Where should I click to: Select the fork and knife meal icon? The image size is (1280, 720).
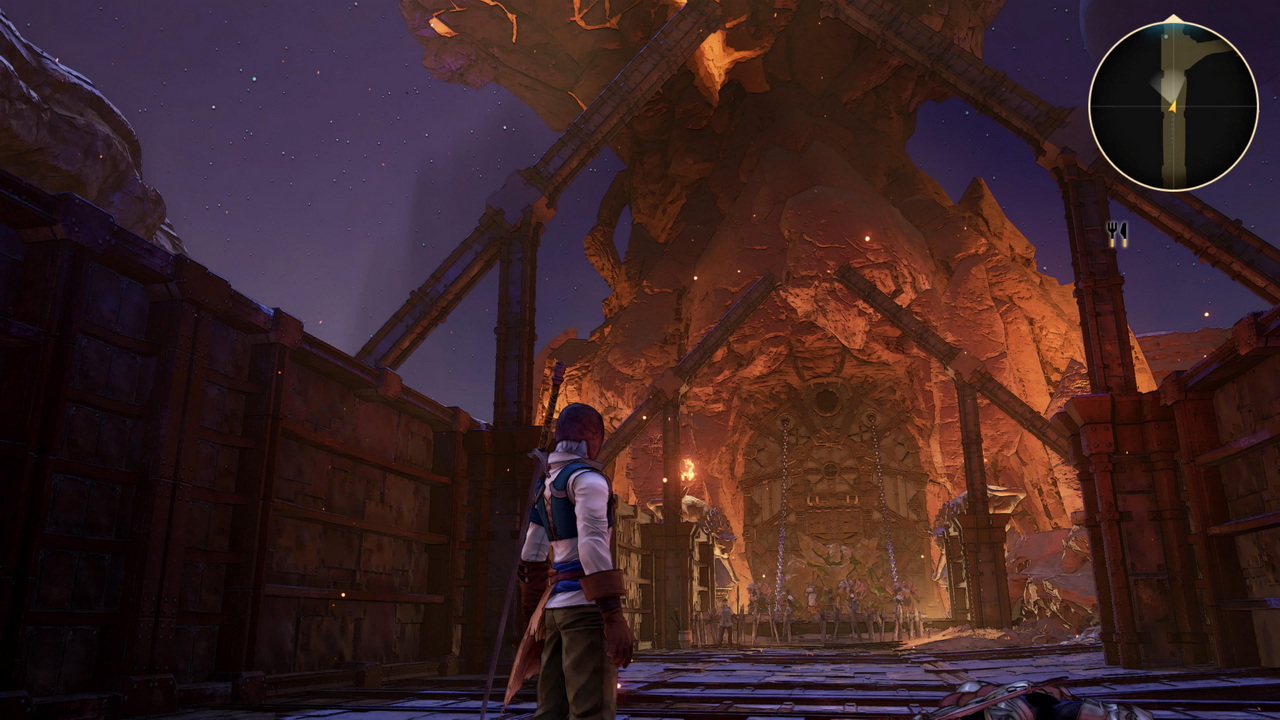click(x=1117, y=234)
